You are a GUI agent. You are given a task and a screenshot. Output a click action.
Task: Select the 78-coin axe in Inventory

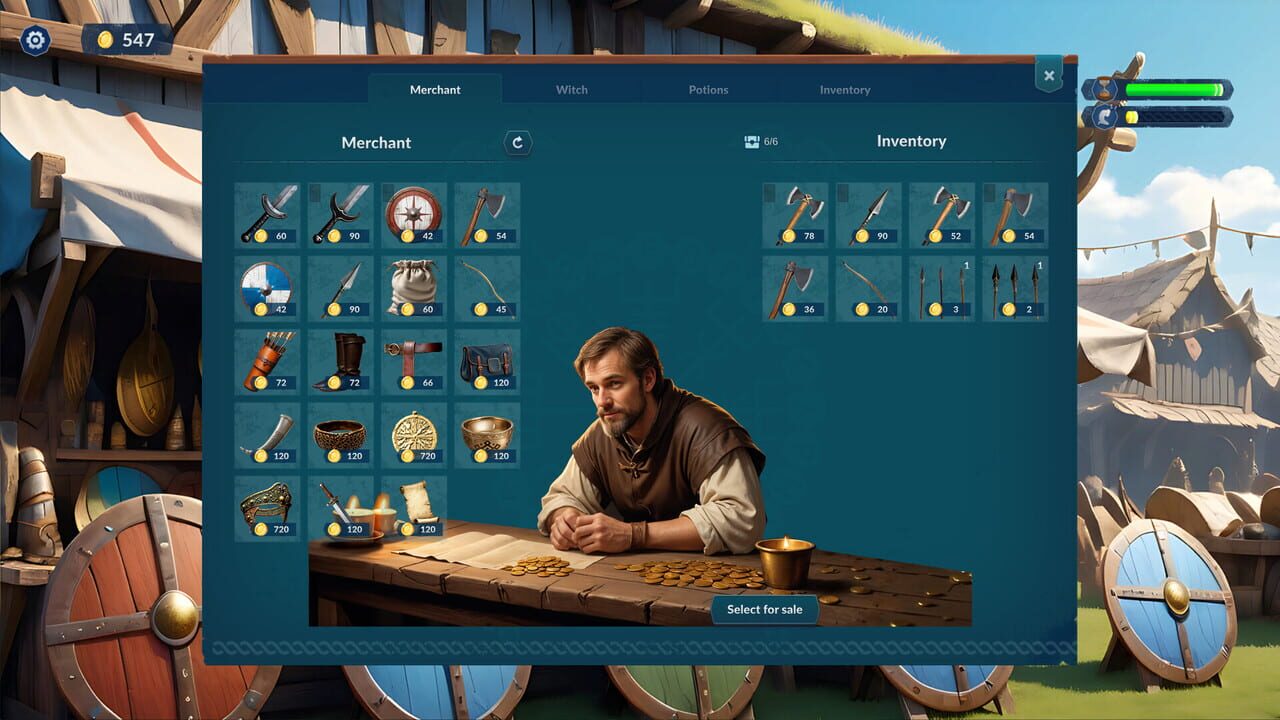pyautogui.click(x=794, y=213)
